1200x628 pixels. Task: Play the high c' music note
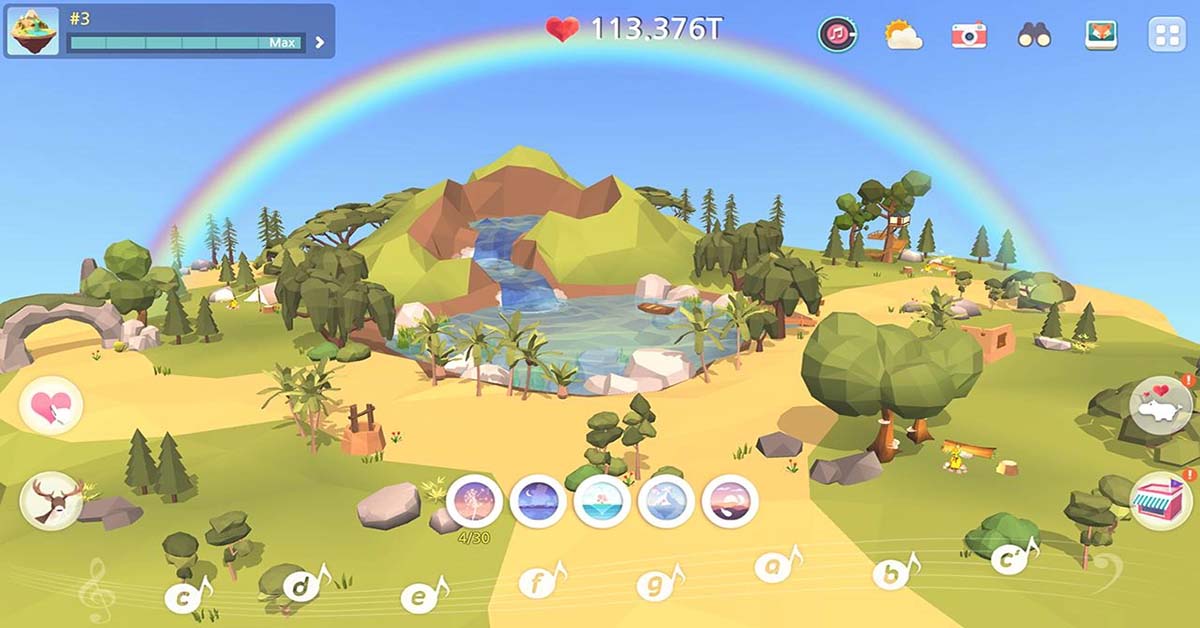point(1011,559)
